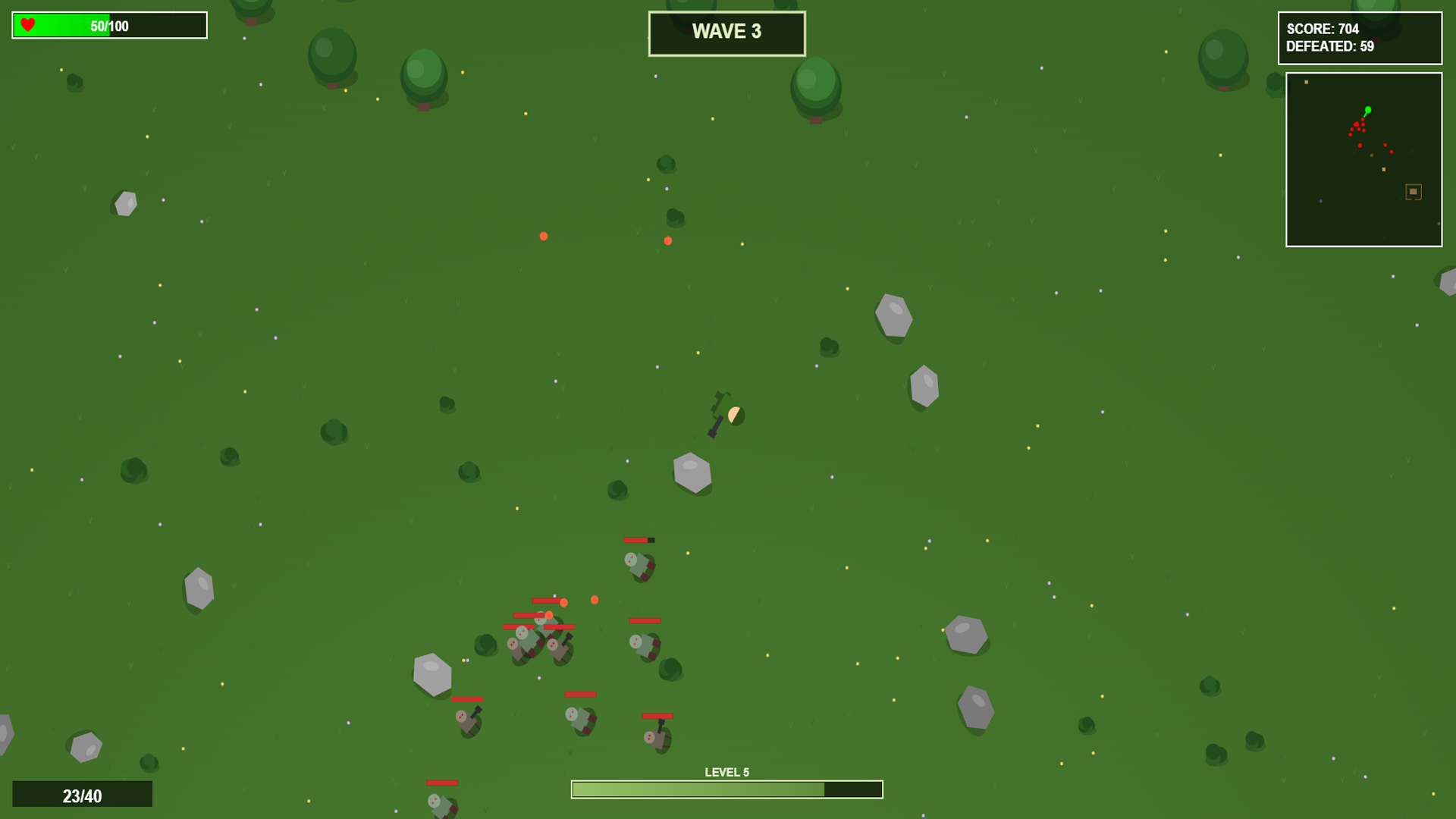This screenshot has width=1456, height=819.
Task: Click the SCORE: 704 text panel
Action: [1323, 30]
